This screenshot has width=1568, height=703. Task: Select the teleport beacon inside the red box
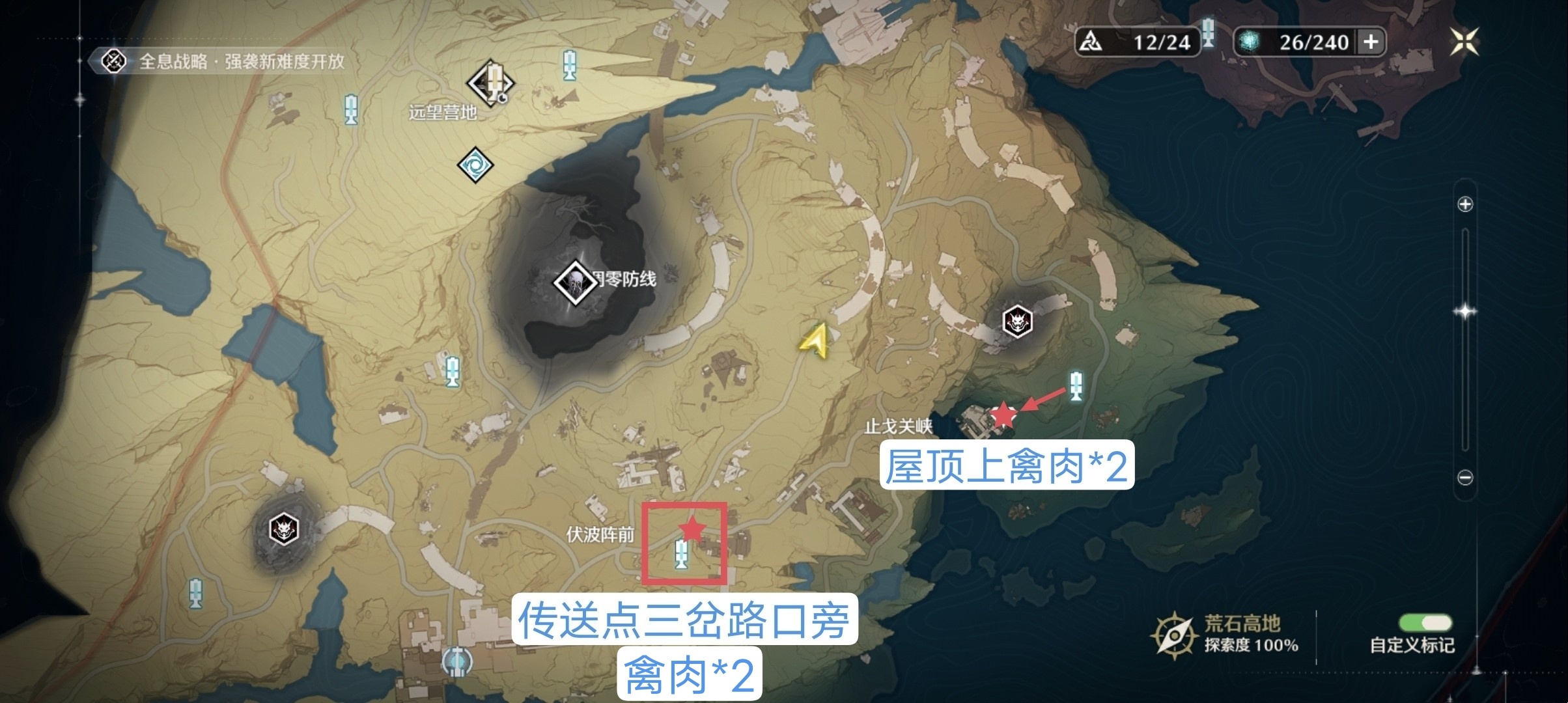[681, 554]
